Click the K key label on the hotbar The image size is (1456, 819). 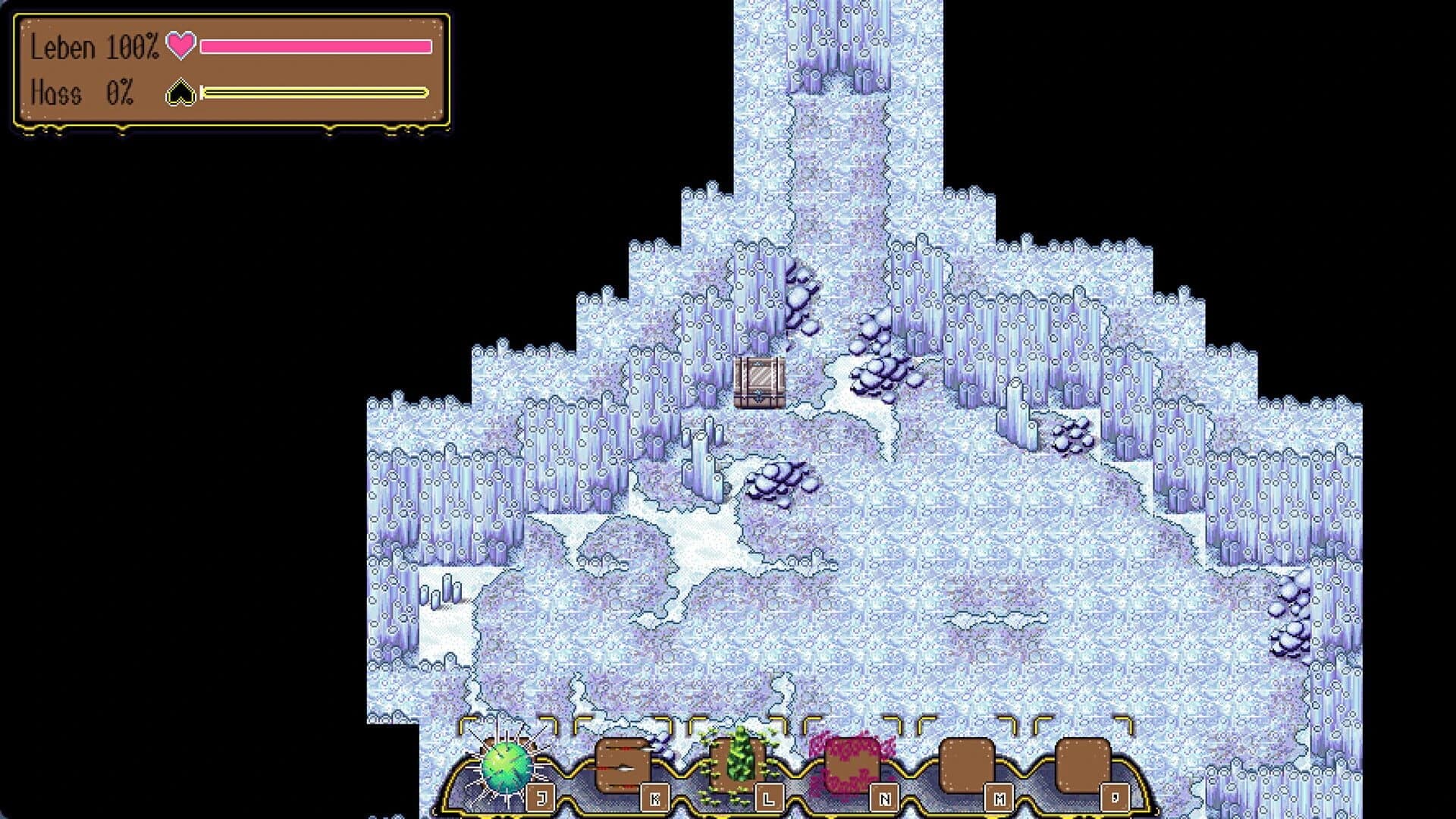click(654, 796)
